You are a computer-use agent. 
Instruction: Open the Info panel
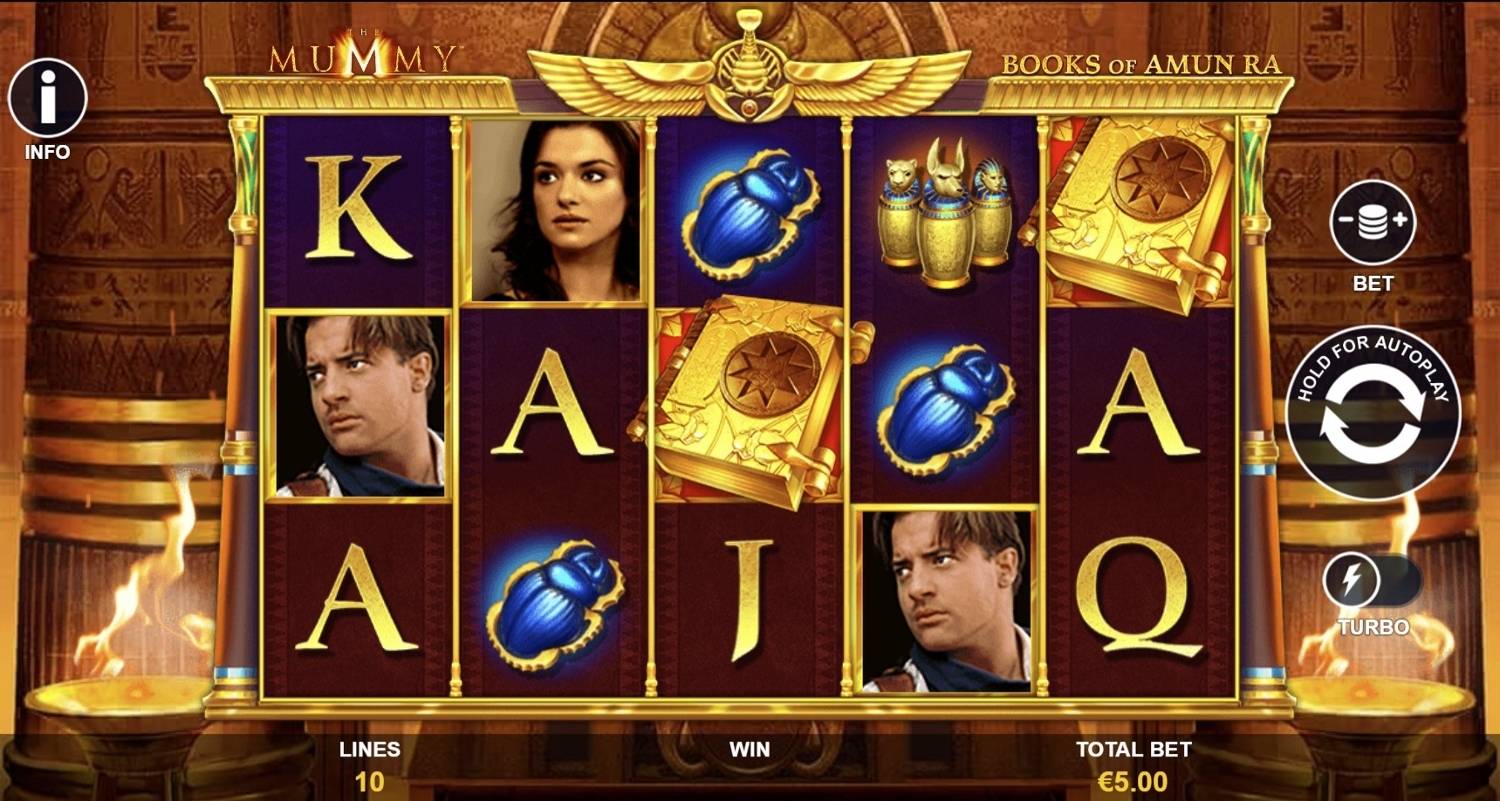47,98
